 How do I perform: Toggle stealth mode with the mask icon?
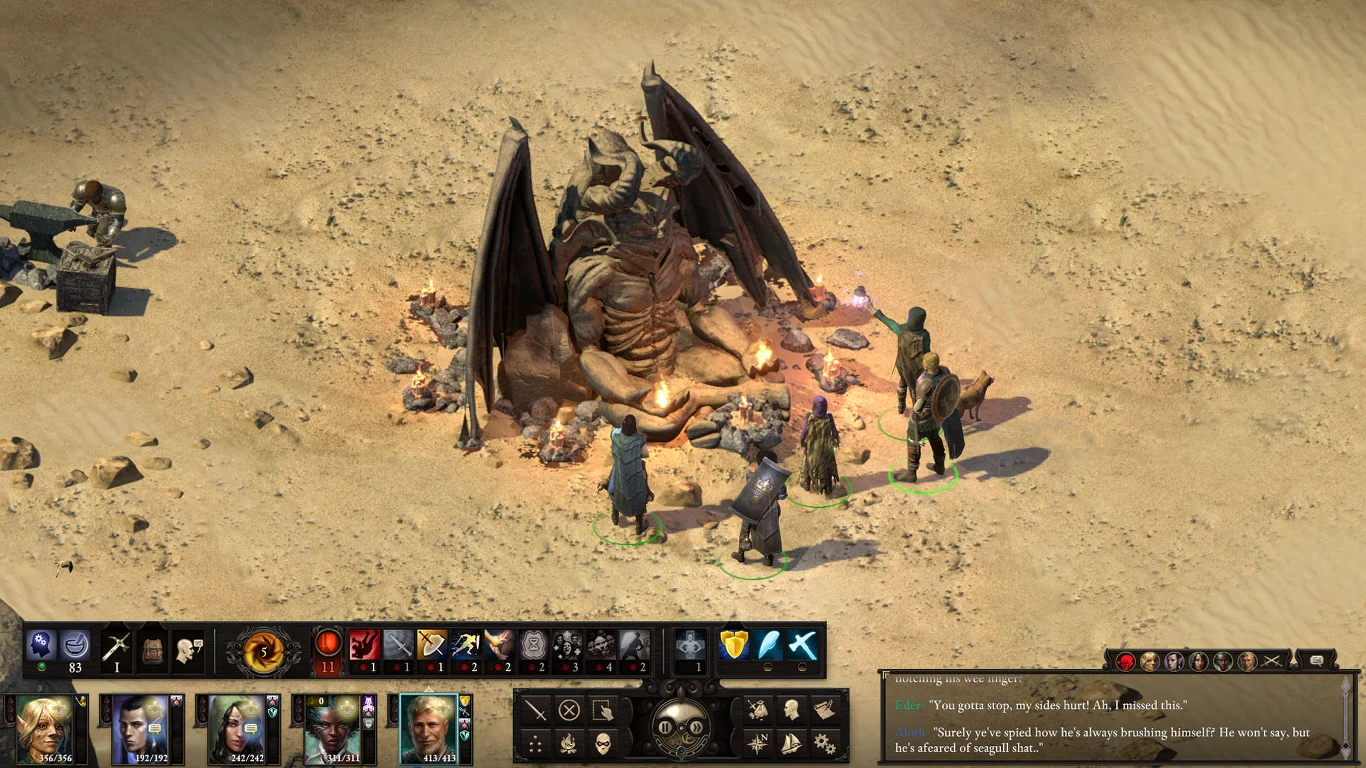click(603, 742)
